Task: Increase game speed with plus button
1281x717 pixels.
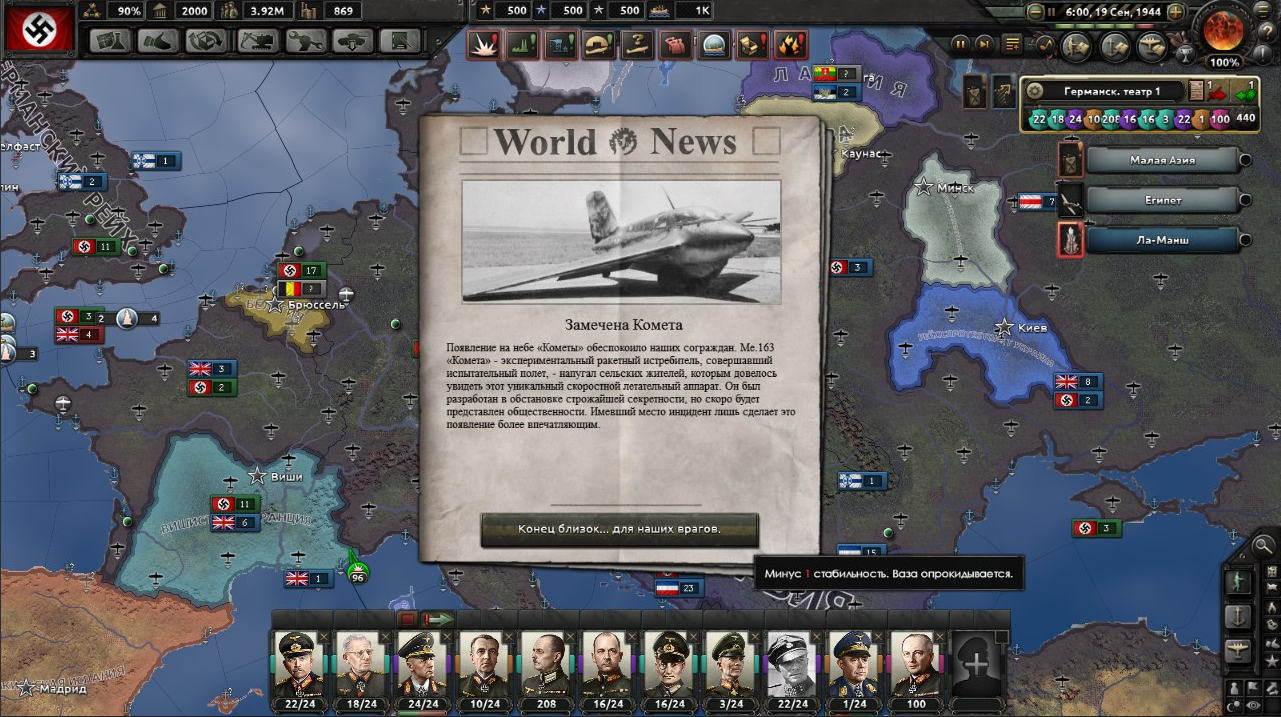Action: click(1176, 12)
